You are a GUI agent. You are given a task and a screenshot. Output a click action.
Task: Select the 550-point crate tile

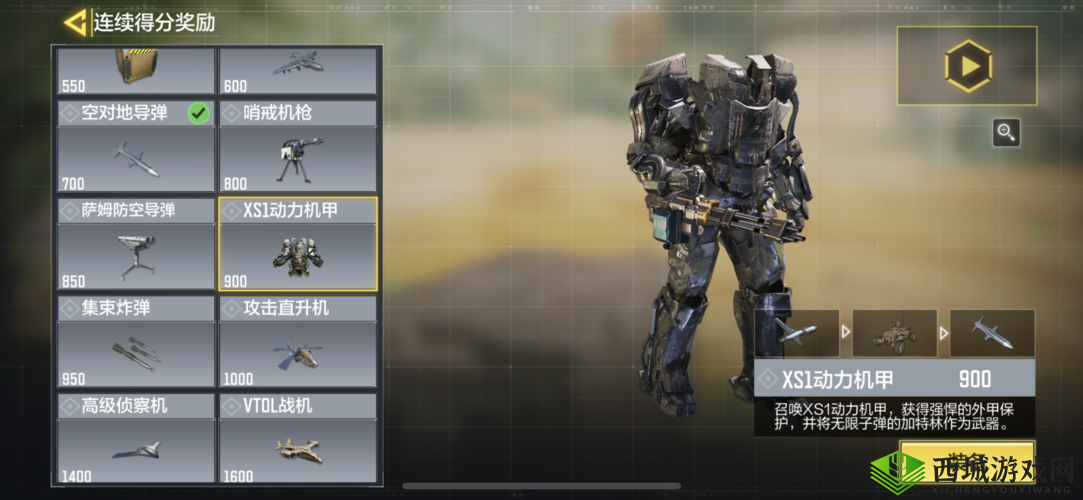tap(136, 71)
